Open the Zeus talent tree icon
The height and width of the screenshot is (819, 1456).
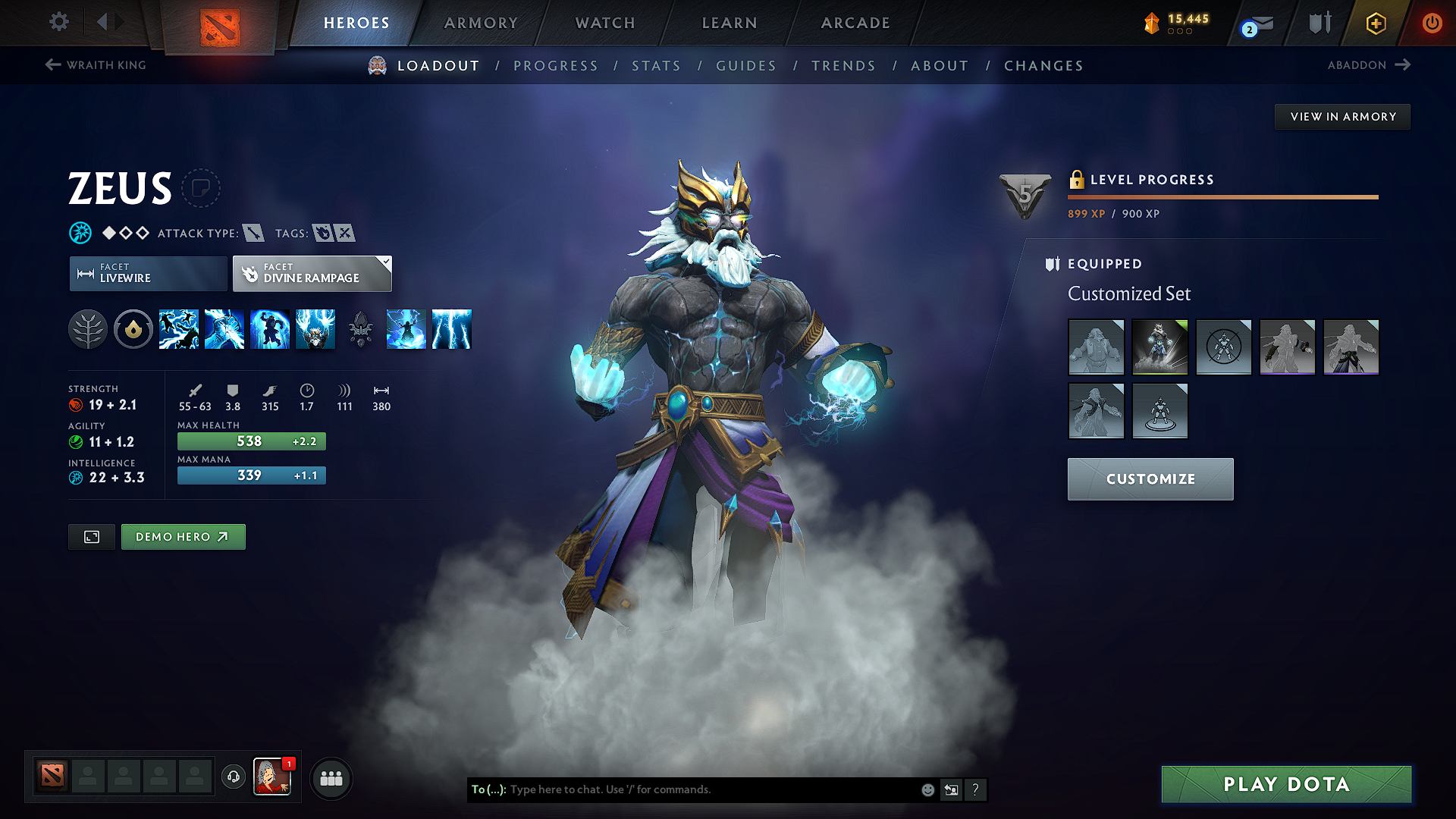88,329
